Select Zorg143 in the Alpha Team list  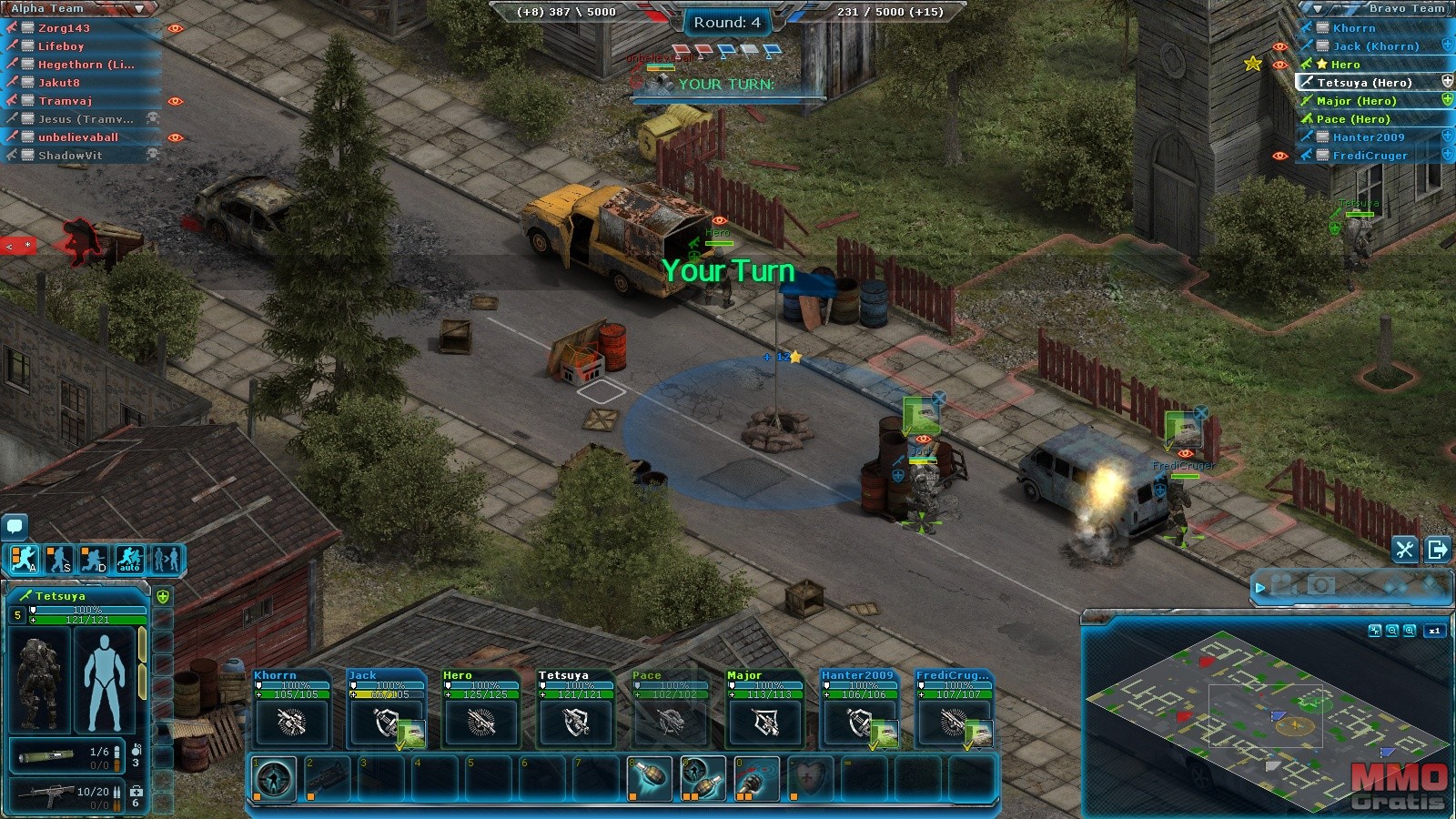click(x=64, y=28)
